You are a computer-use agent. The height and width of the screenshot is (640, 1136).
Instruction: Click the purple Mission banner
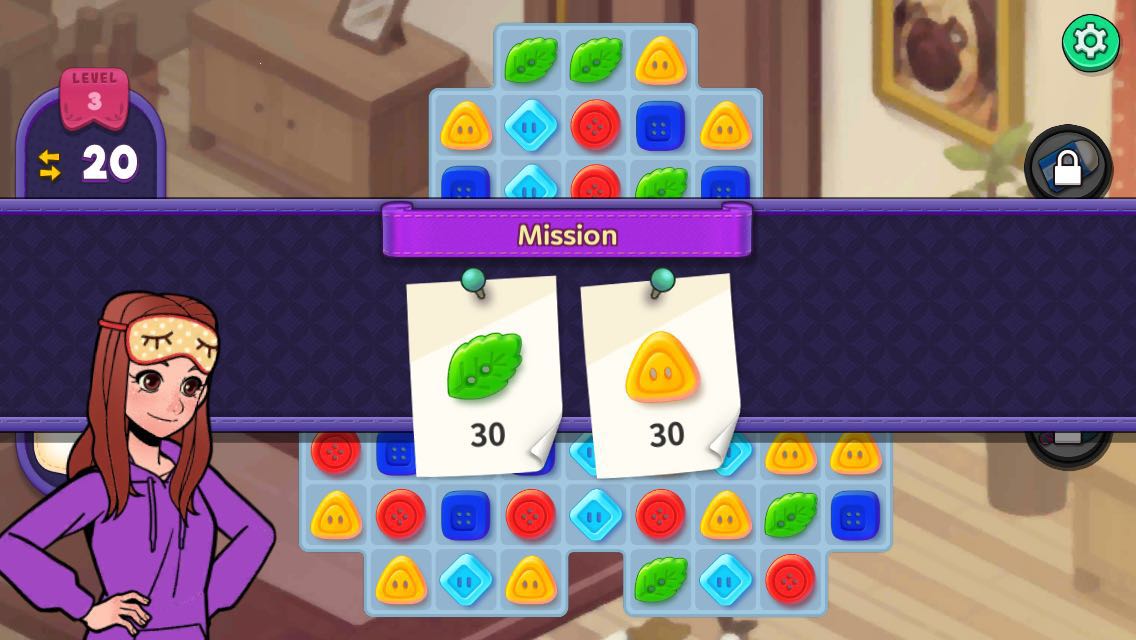tap(567, 233)
